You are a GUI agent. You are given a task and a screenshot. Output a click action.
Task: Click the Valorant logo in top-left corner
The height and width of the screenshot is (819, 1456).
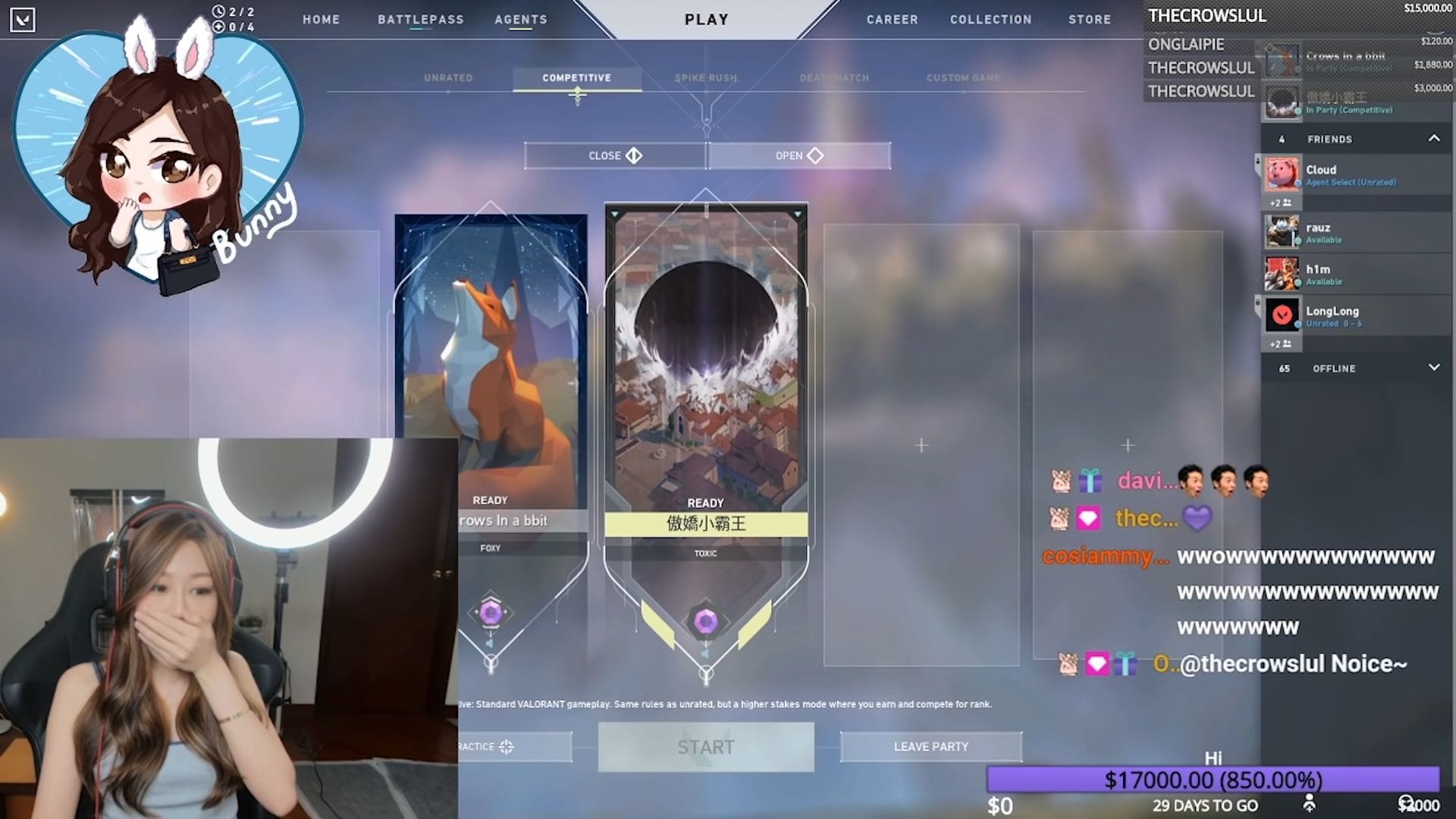24,19
